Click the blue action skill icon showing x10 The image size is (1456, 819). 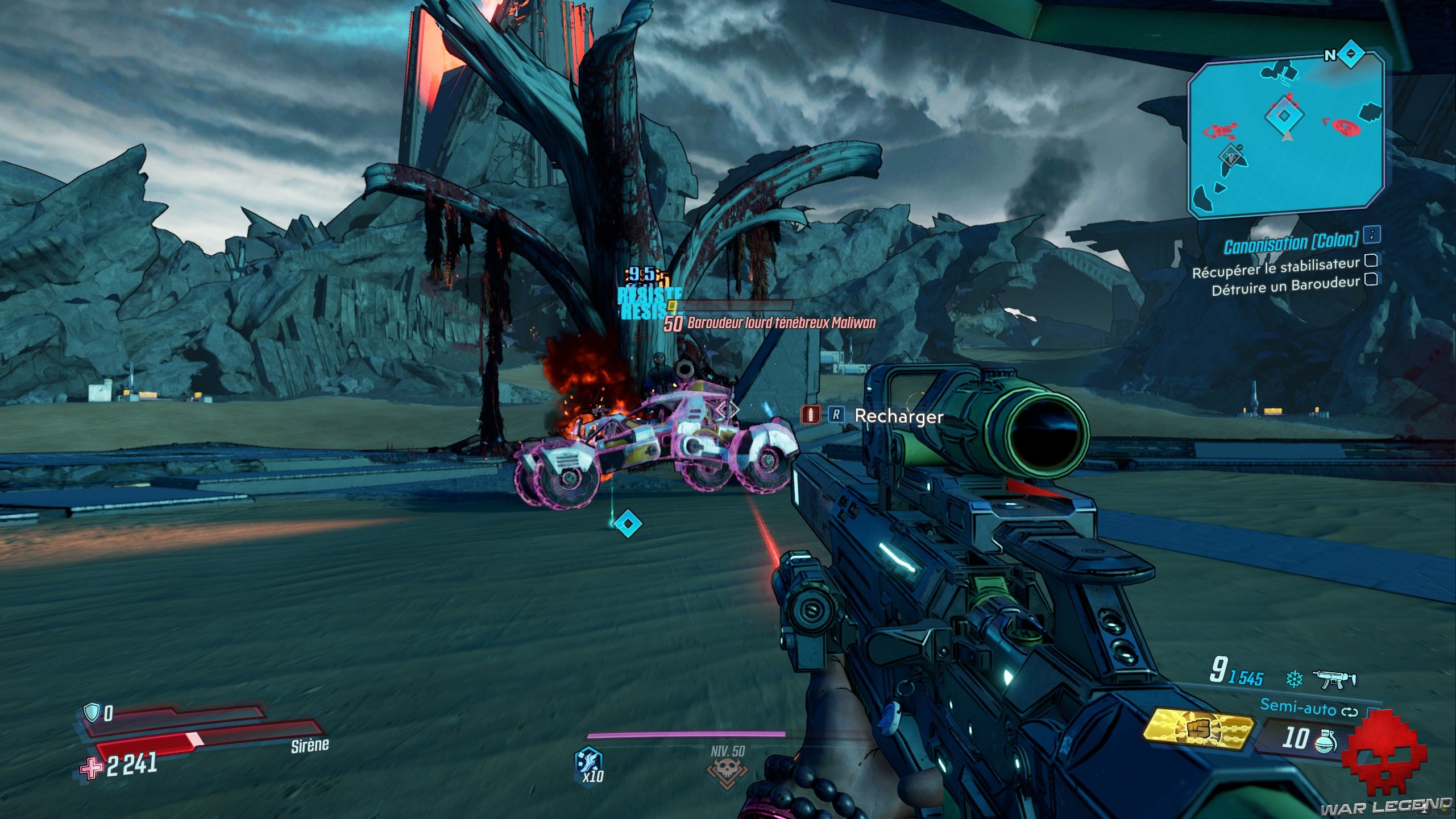click(589, 765)
